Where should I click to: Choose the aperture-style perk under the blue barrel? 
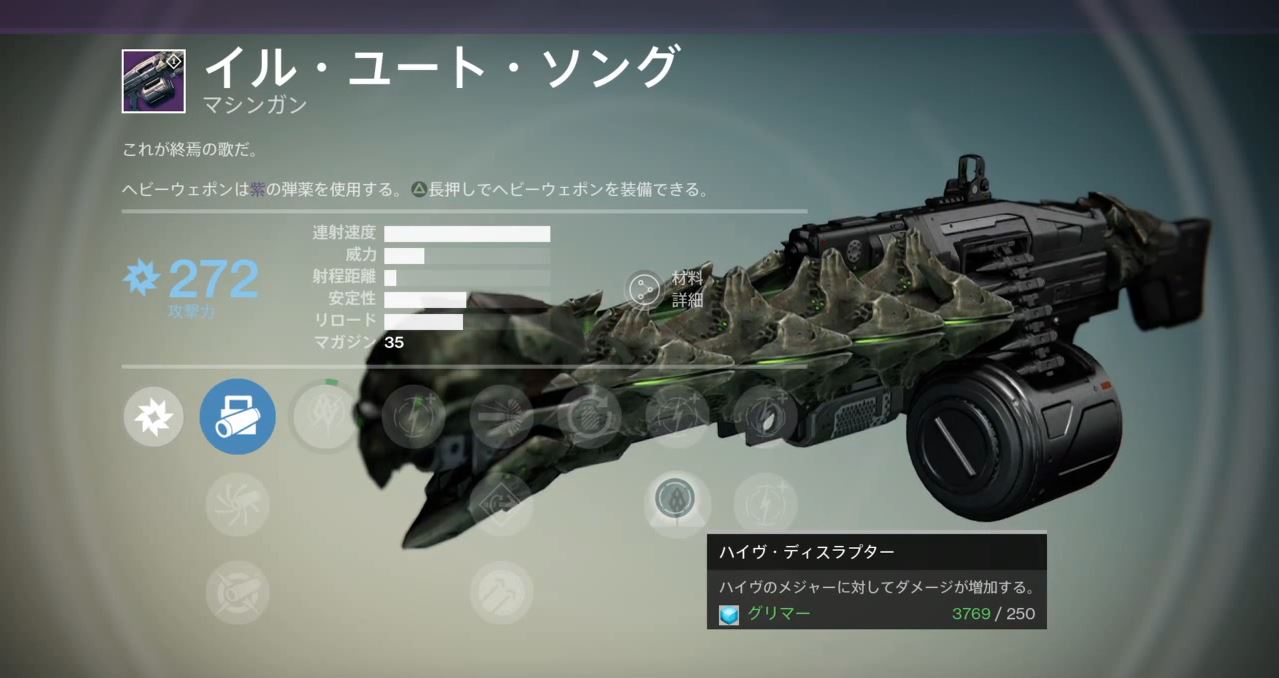(x=238, y=505)
